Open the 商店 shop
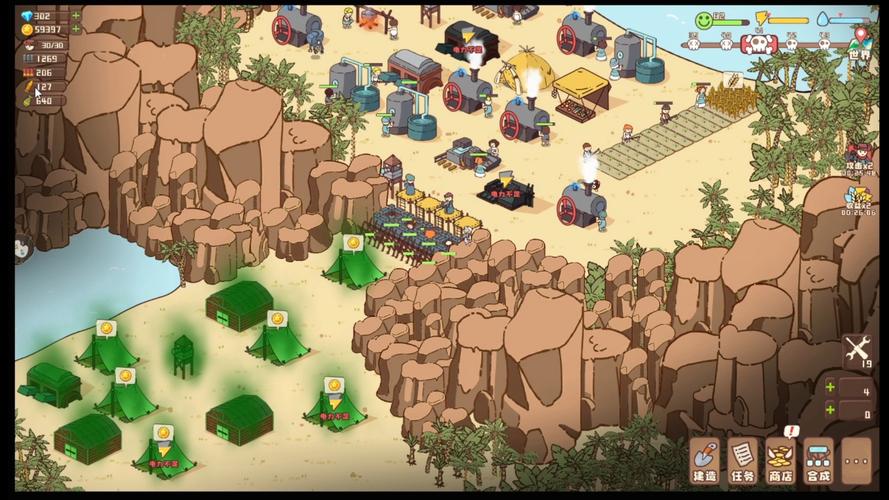Viewport: 889px width, 500px height. (781, 460)
